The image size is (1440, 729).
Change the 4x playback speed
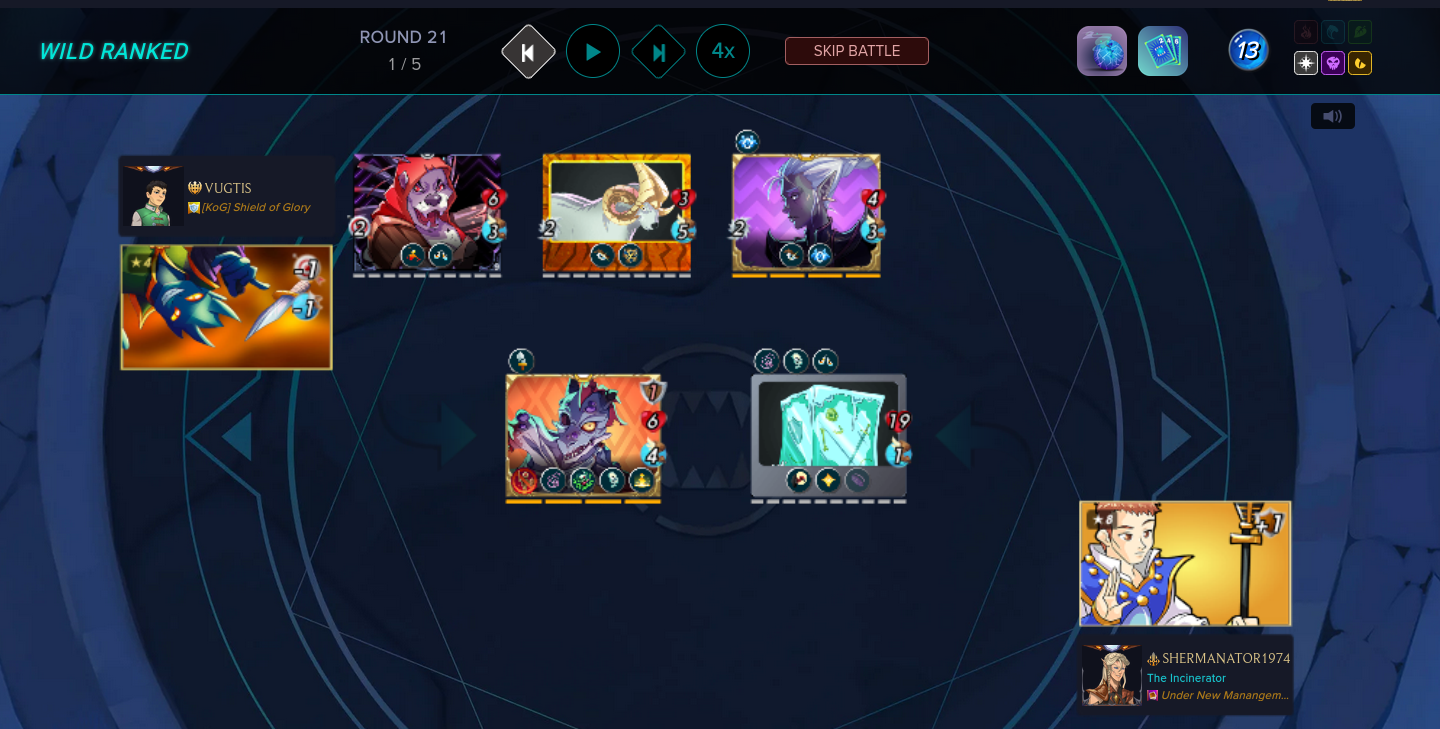pyautogui.click(x=723, y=51)
